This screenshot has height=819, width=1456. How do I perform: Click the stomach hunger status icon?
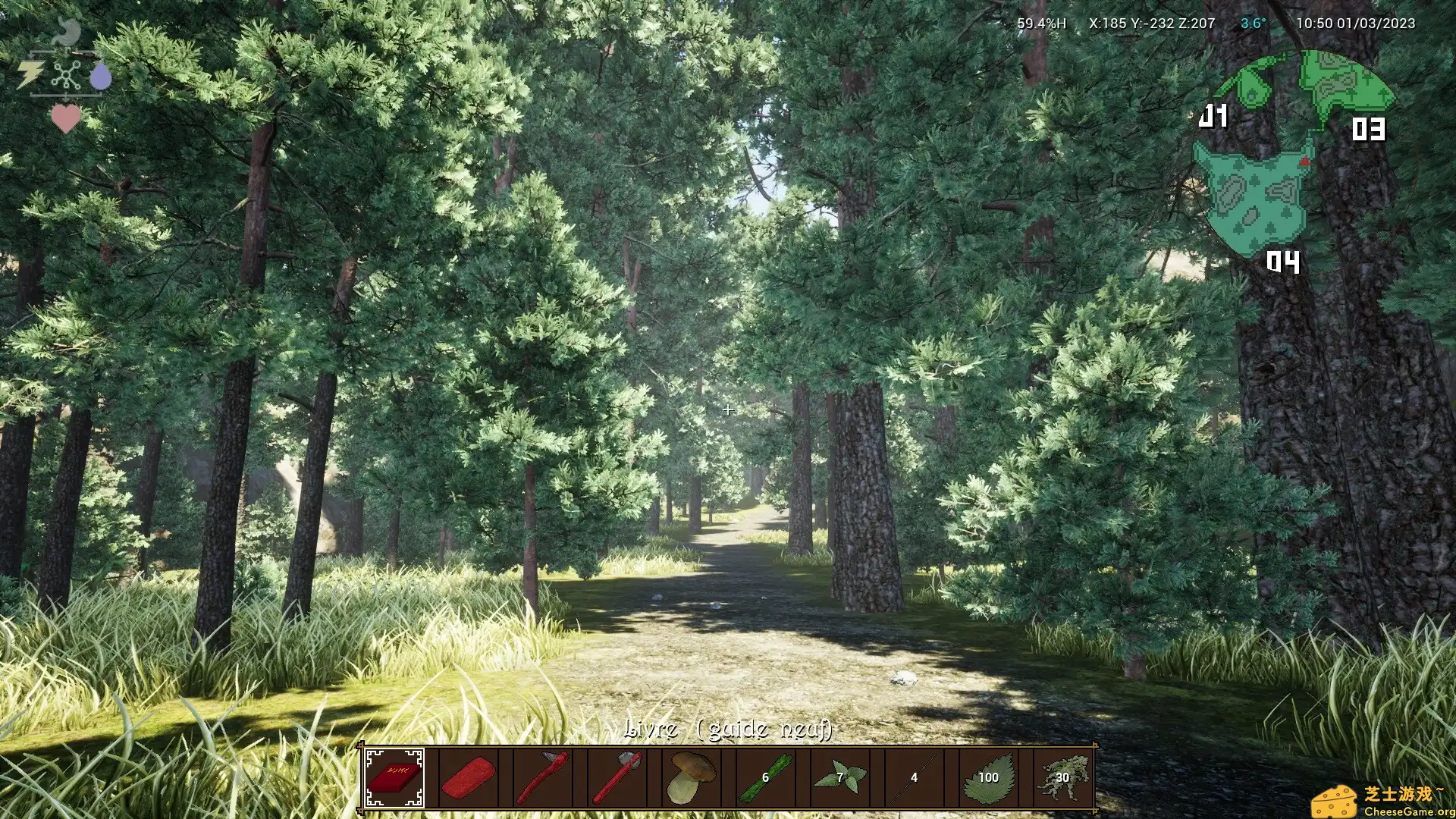click(x=67, y=29)
